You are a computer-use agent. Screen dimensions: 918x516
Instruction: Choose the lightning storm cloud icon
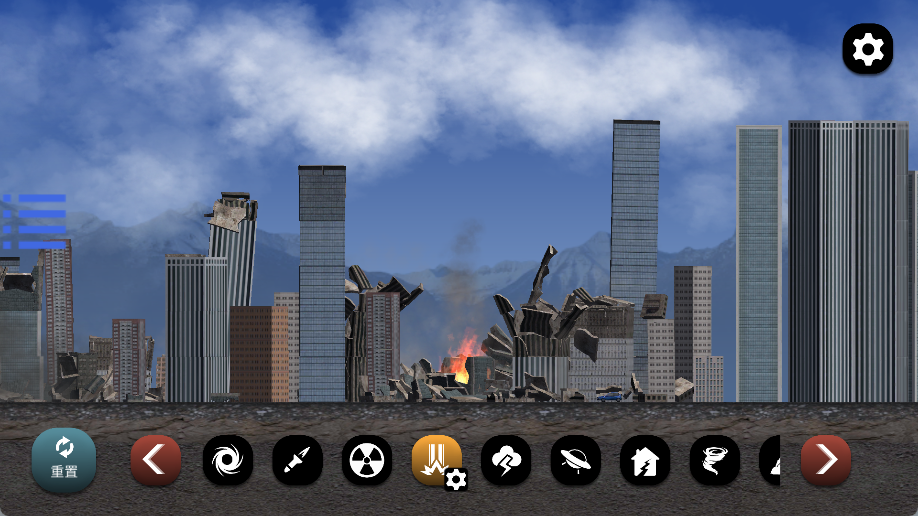pos(506,460)
